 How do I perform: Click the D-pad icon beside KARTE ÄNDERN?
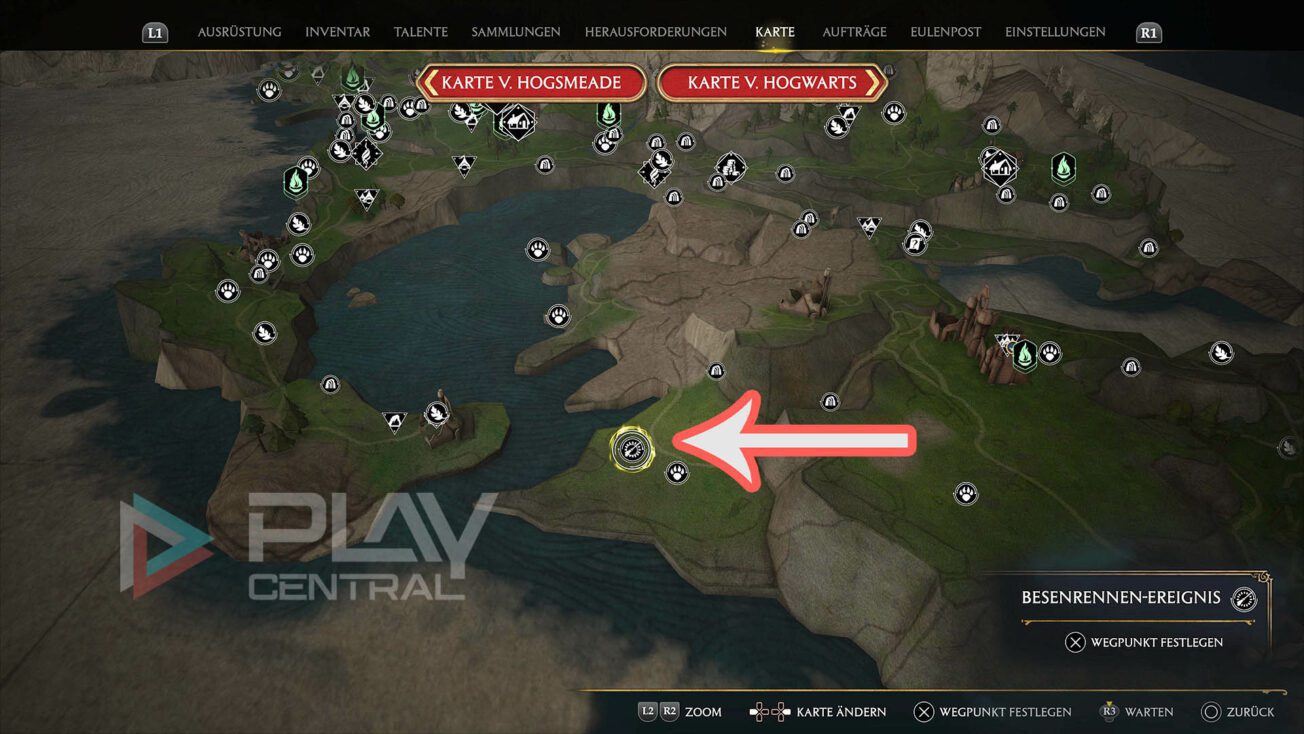(767, 711)
